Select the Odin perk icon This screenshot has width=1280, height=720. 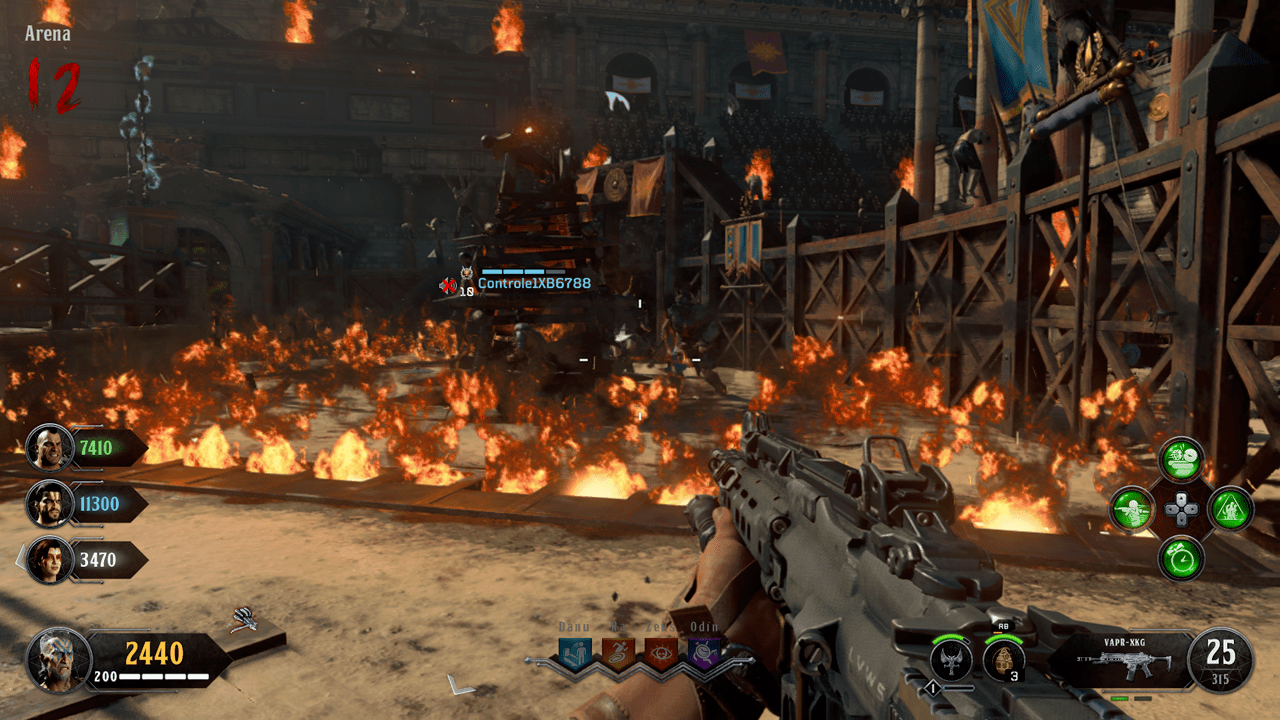coord(705,650)
